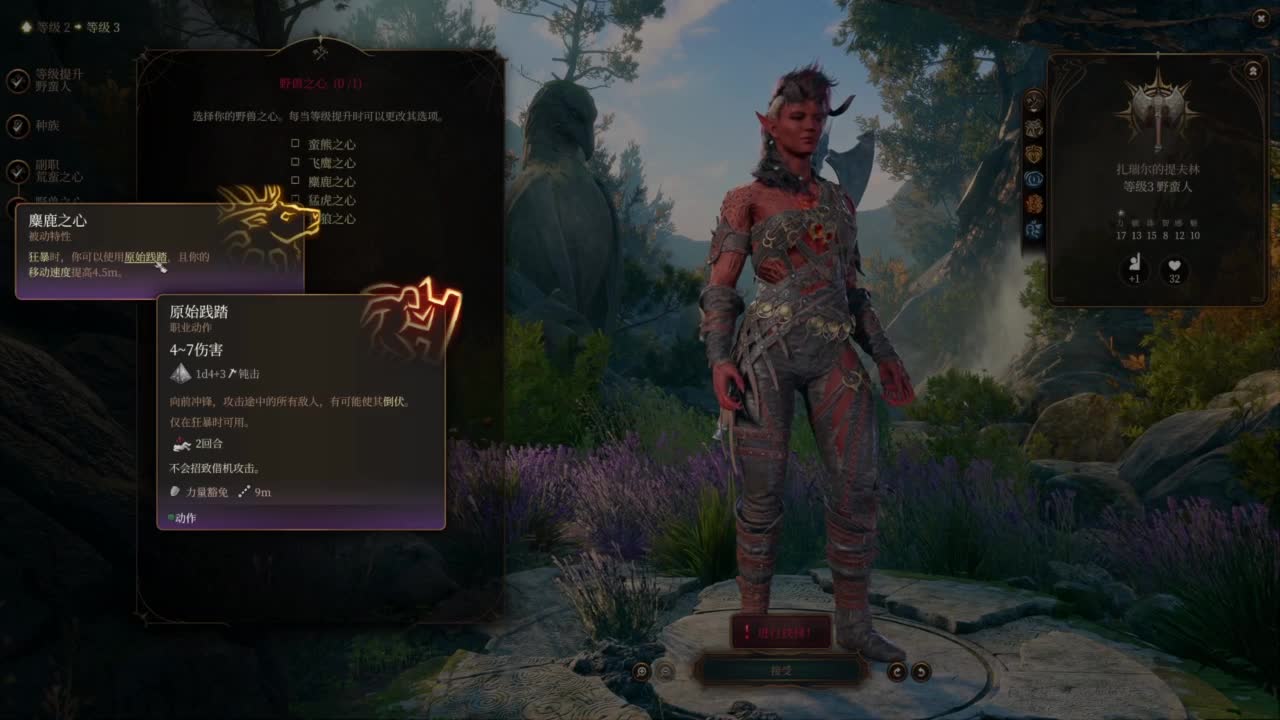Viewport: 1280px width, 720px height.
Task: Tick the 麋鹿之心 (Elk Heart) checkbox
Action: (296, 181)
